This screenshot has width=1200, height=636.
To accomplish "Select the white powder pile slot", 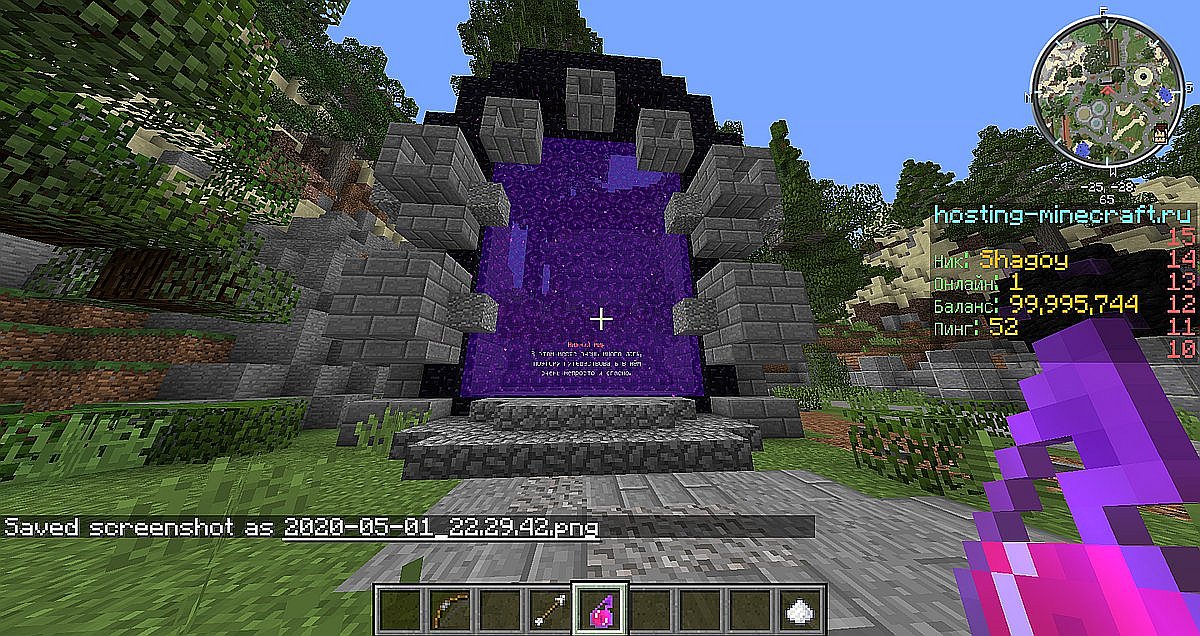I will tap(798, 607).
